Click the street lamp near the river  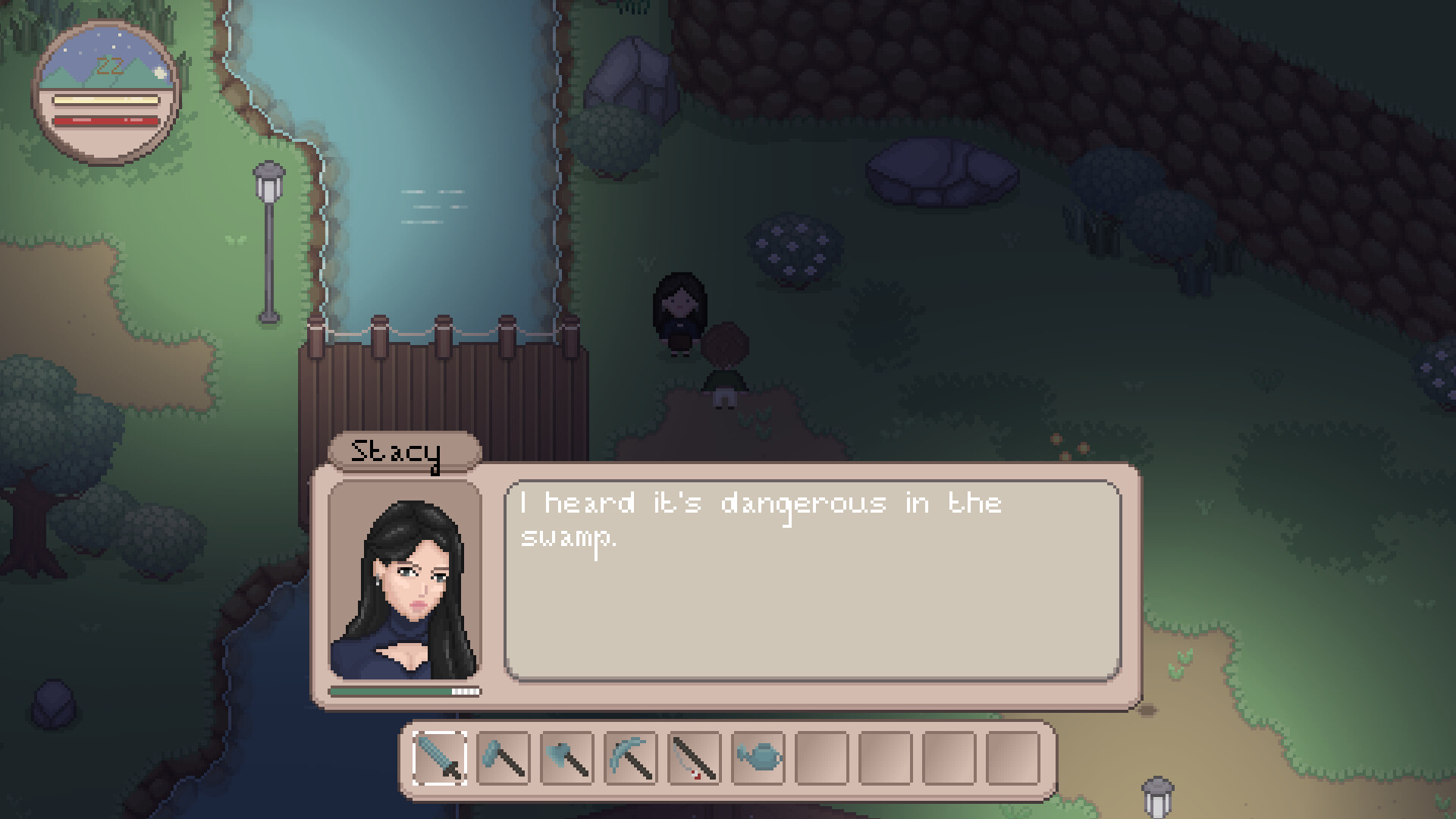(270, 235)
